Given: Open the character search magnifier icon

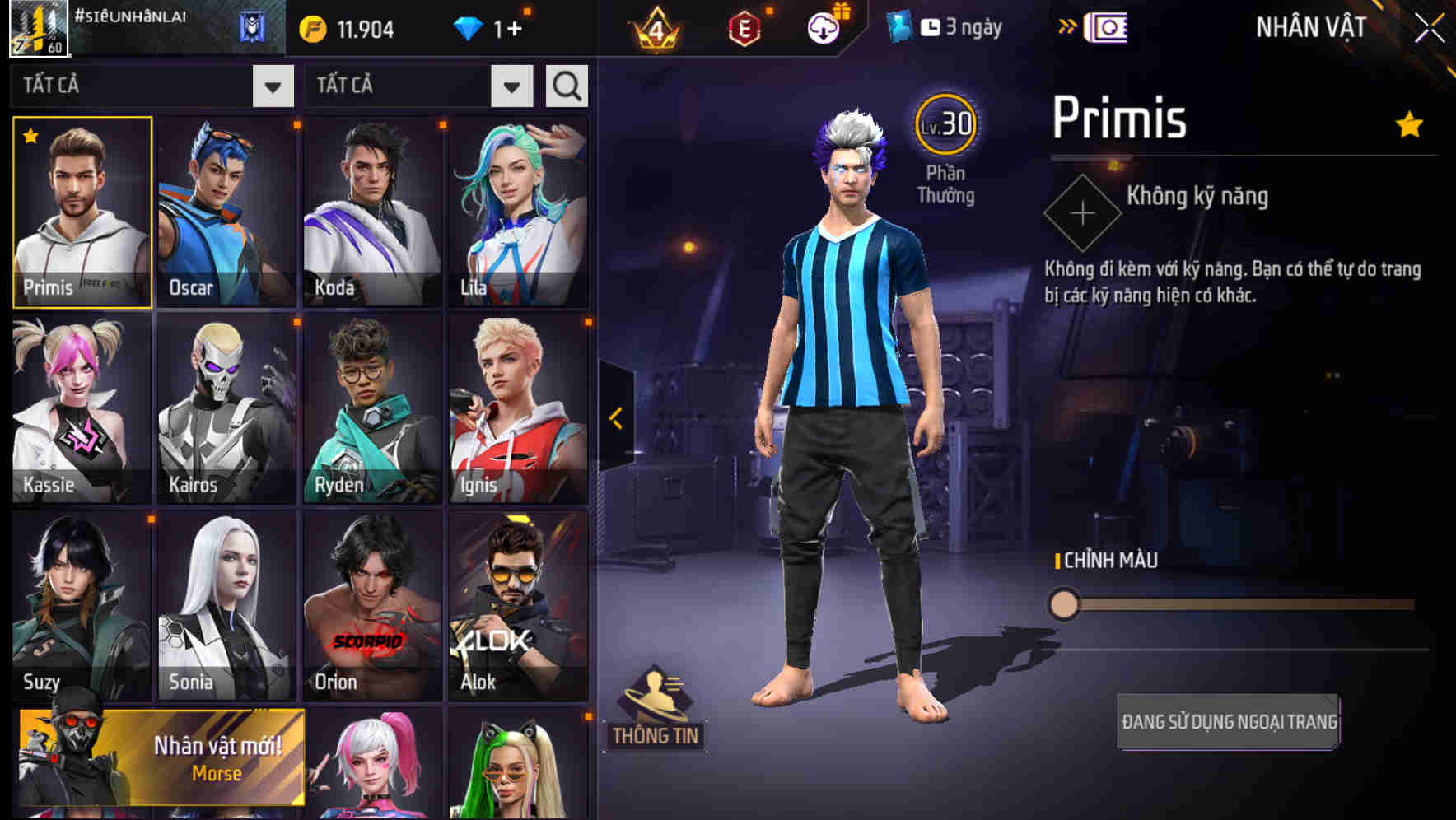Looking at the screenshot, I should coord(566,85).
